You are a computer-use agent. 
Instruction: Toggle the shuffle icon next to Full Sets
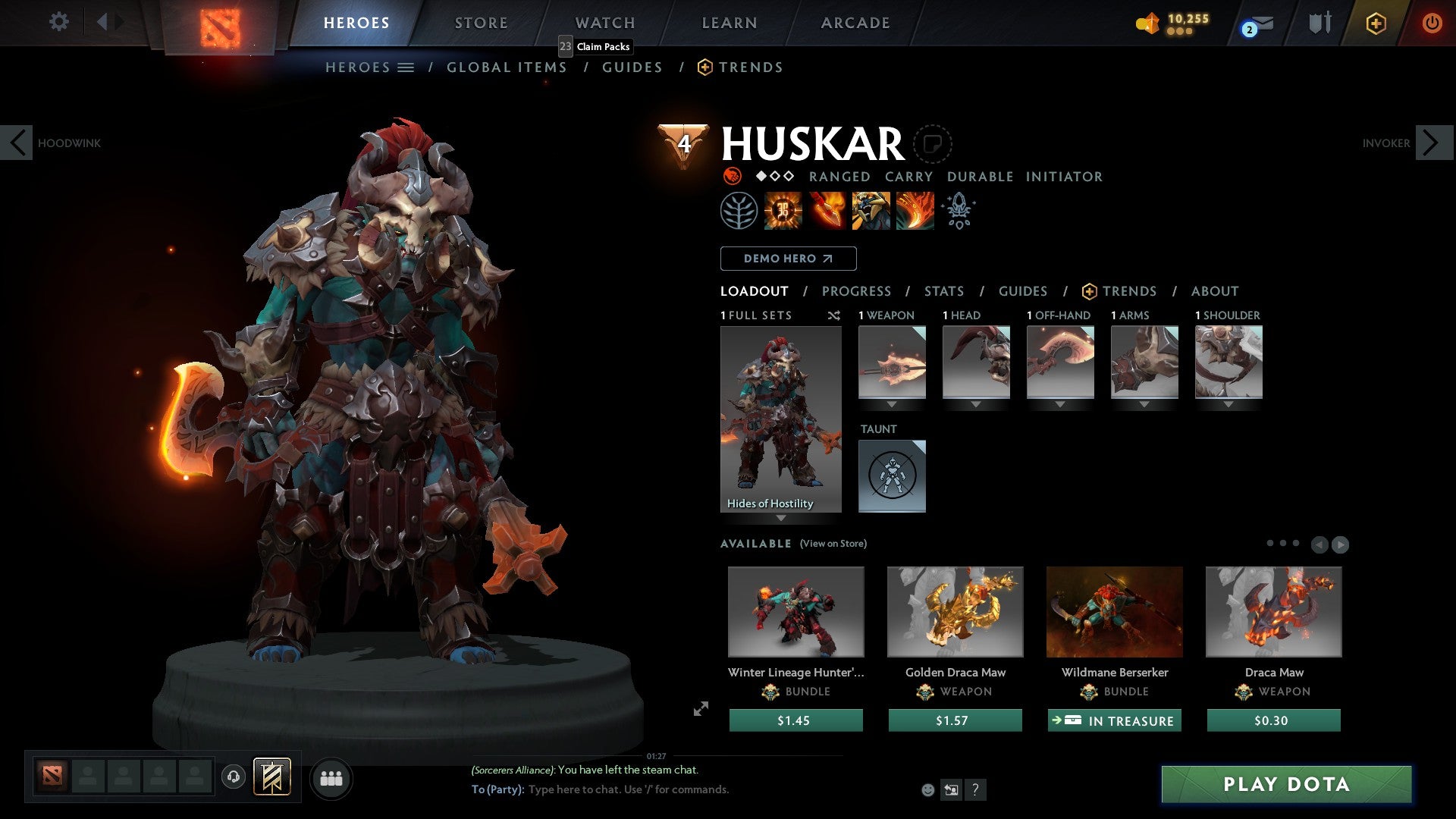pos(834,315)
